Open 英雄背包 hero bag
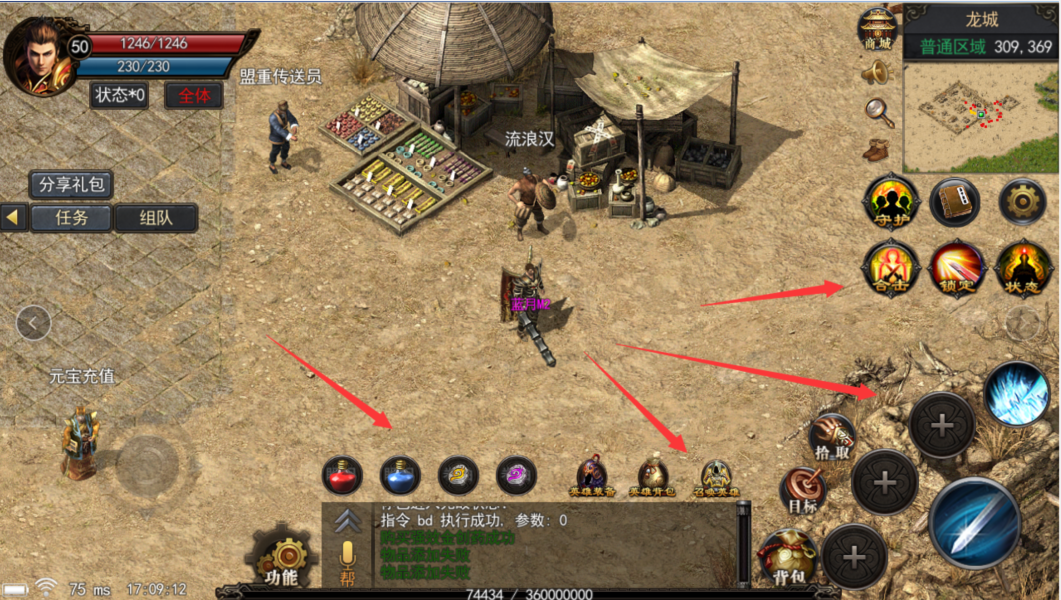 [653, 477]
